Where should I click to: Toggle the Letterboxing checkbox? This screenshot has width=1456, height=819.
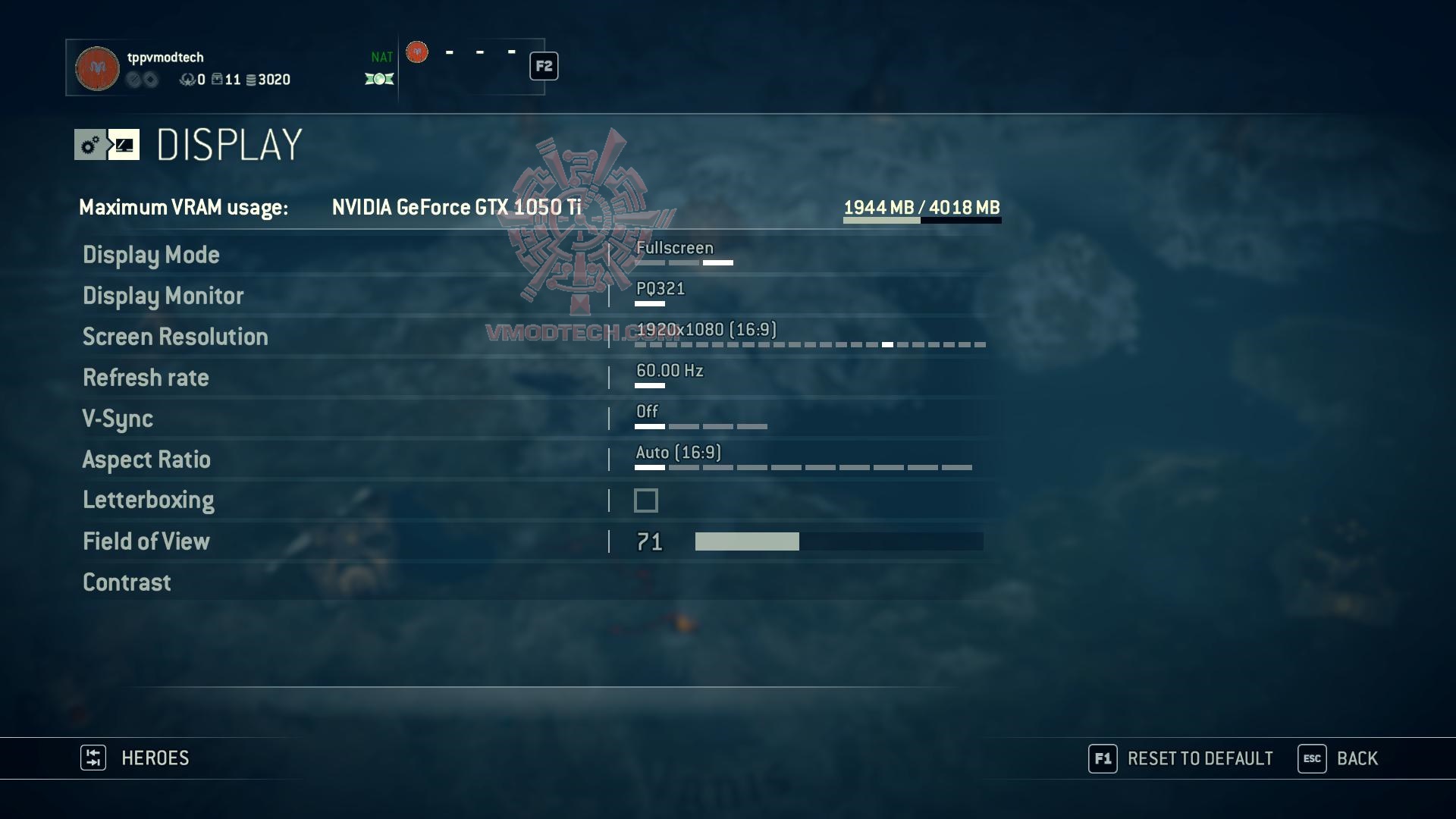coord(646,500)
